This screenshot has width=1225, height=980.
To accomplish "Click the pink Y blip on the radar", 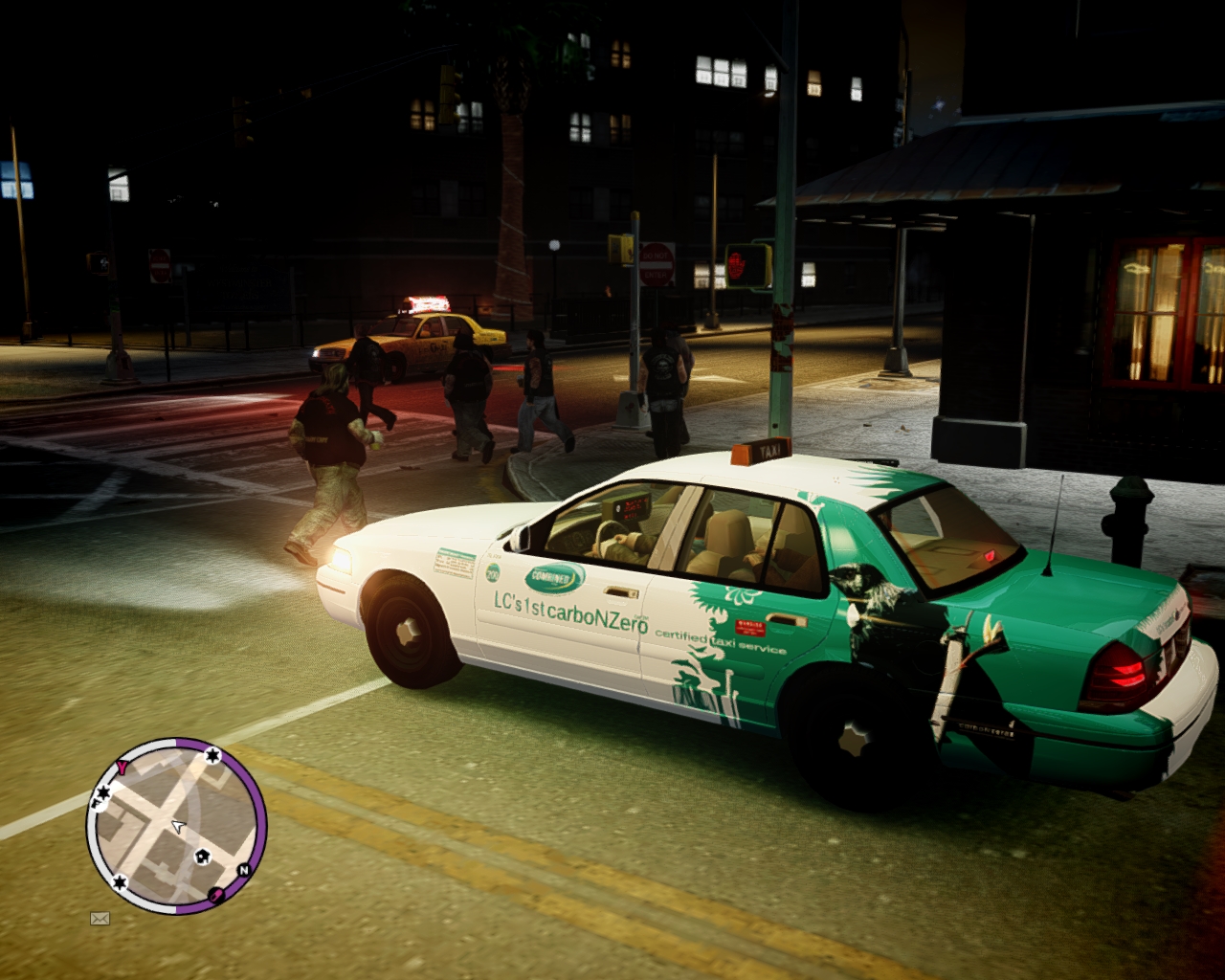I will [123, 766].
